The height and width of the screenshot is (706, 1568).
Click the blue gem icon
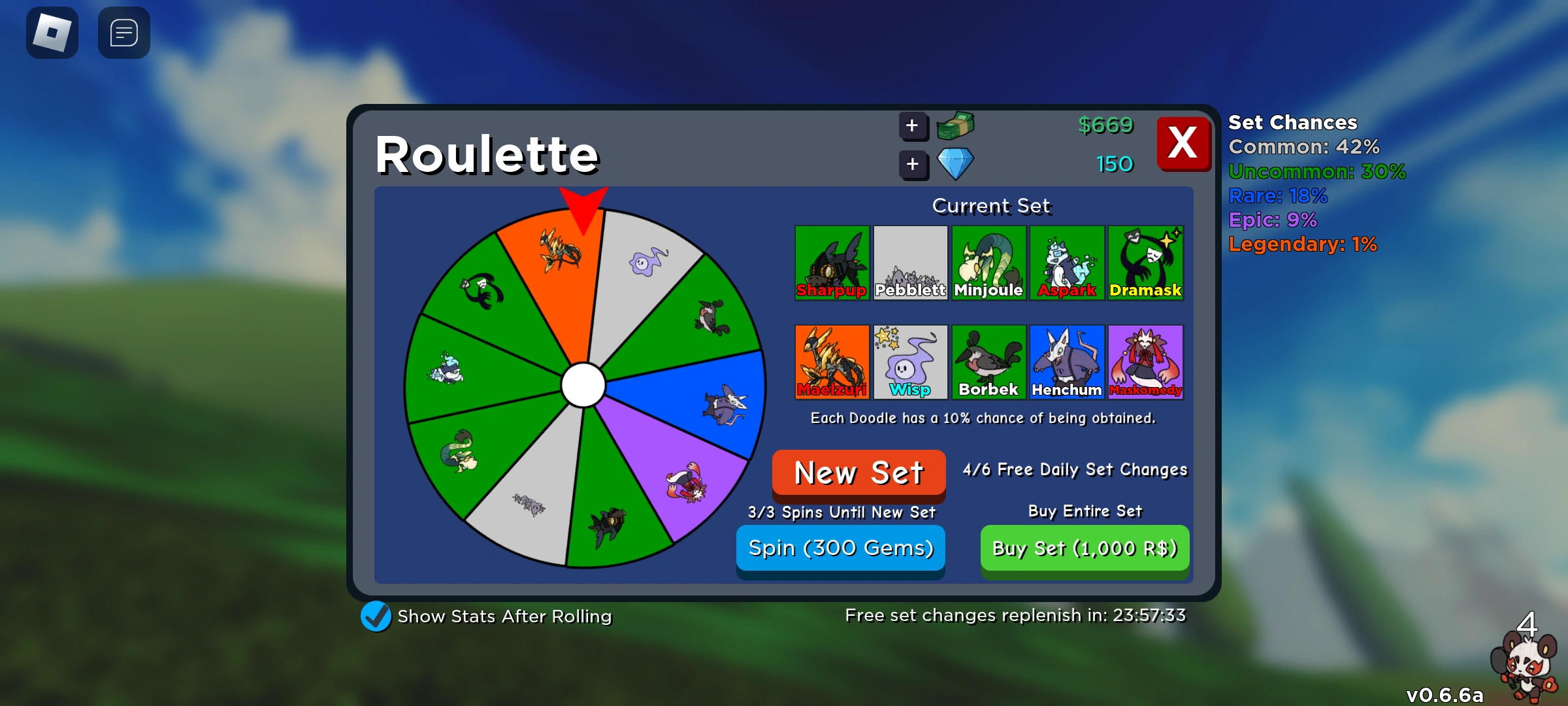(x=955, y=164)
